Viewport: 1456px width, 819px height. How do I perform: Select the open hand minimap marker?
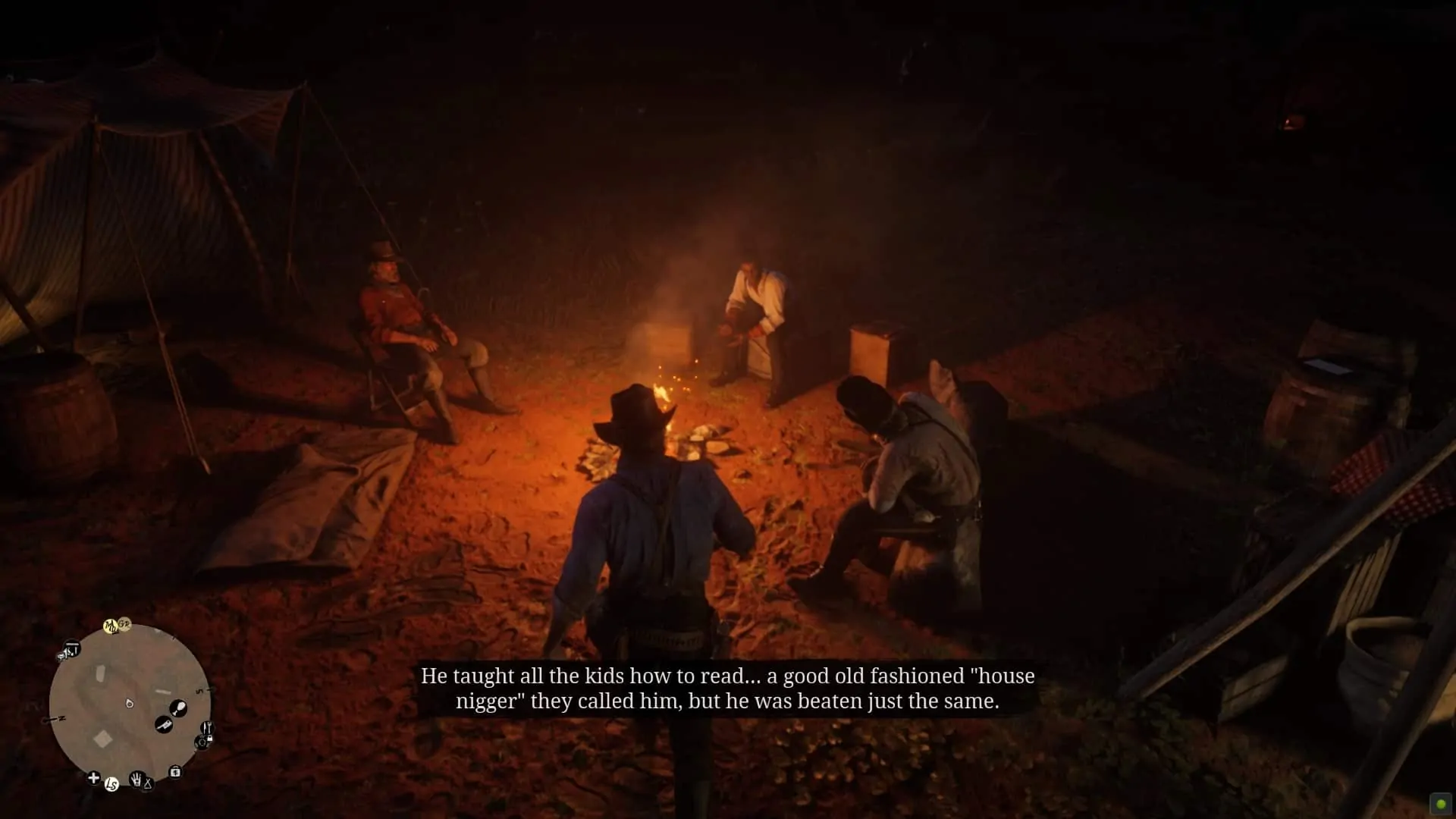pyautogui.click(x=137, y=779)
